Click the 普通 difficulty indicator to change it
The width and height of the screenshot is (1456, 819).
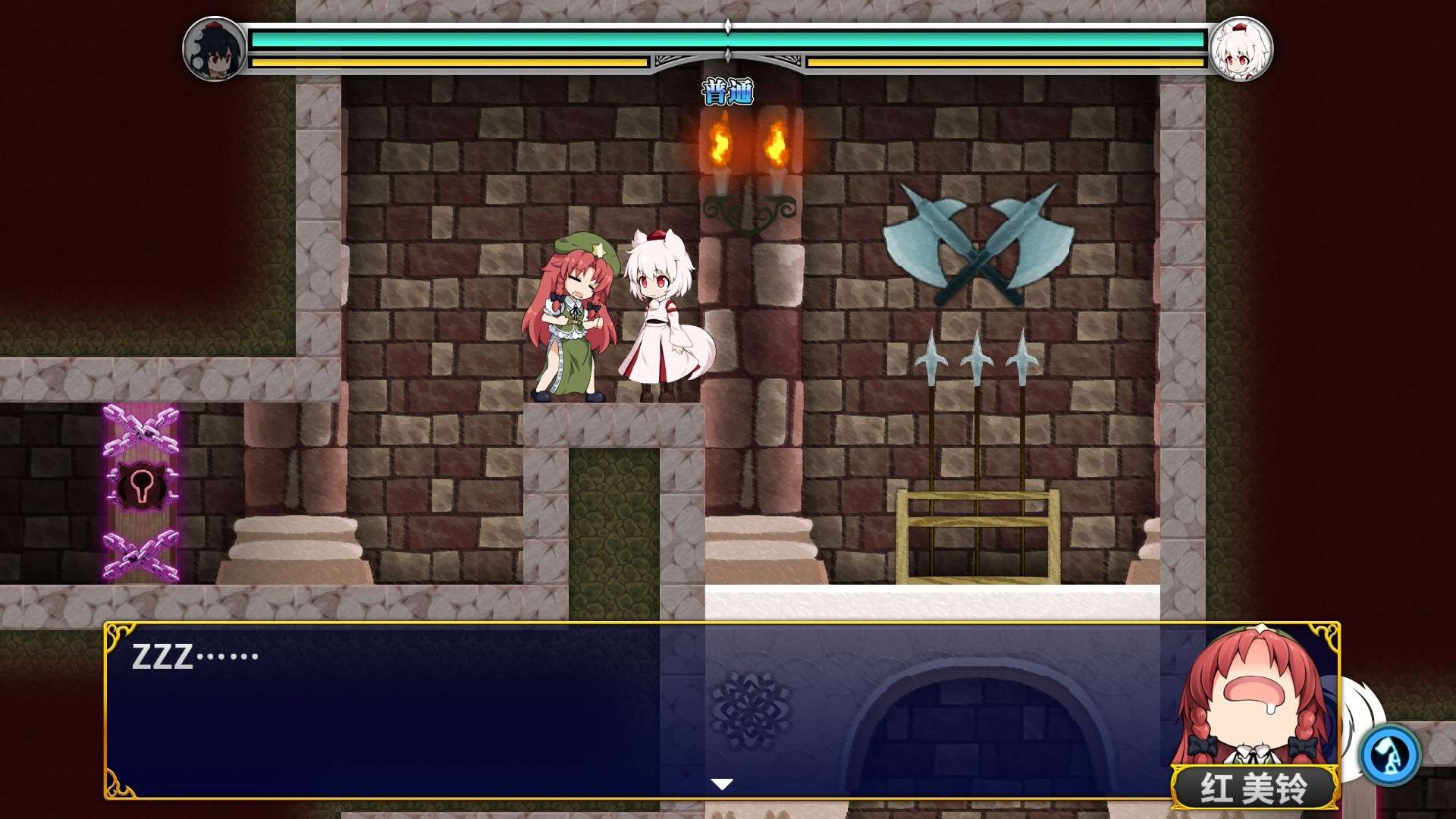point(726,91)
